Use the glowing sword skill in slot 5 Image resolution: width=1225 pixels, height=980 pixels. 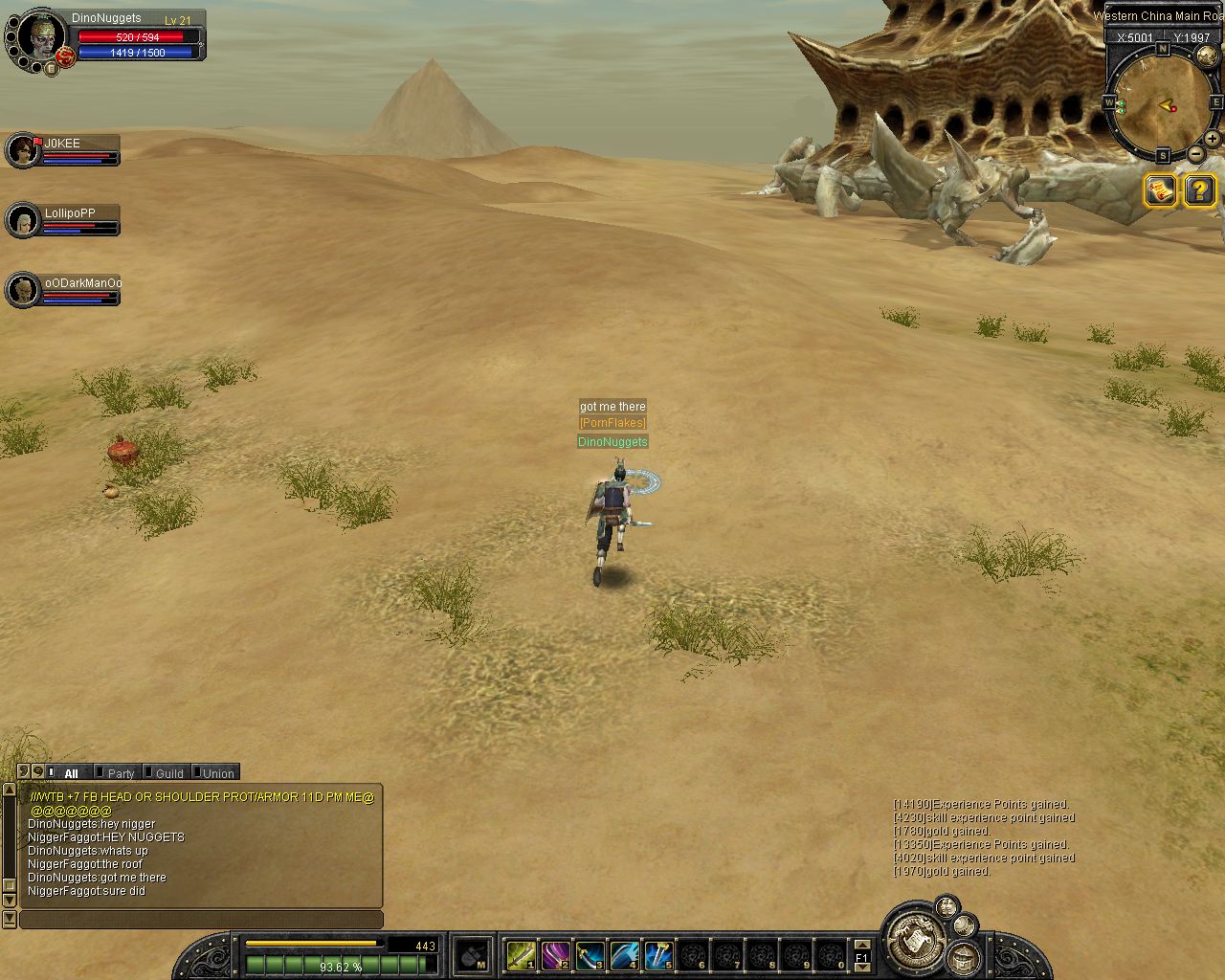[658, 955]
